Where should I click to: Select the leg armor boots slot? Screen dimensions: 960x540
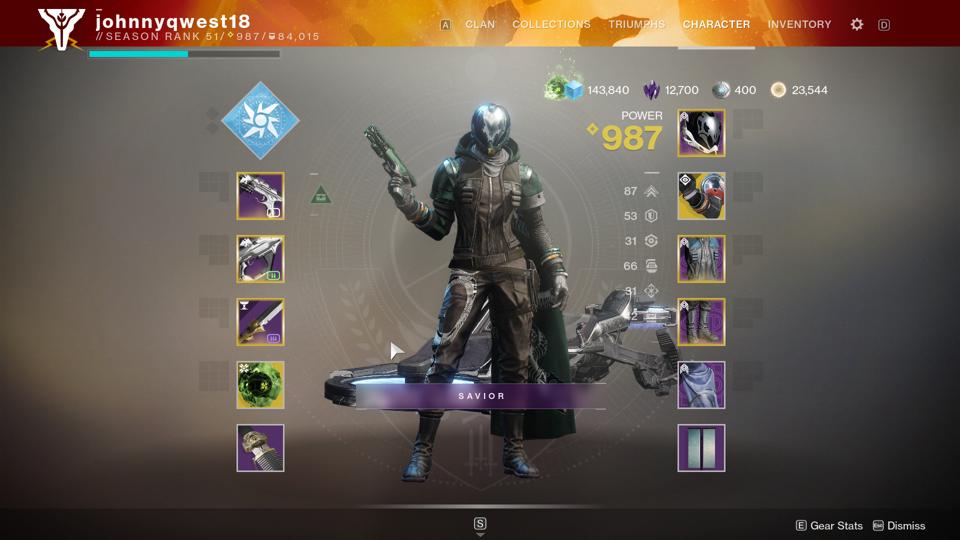coord(701,322)
